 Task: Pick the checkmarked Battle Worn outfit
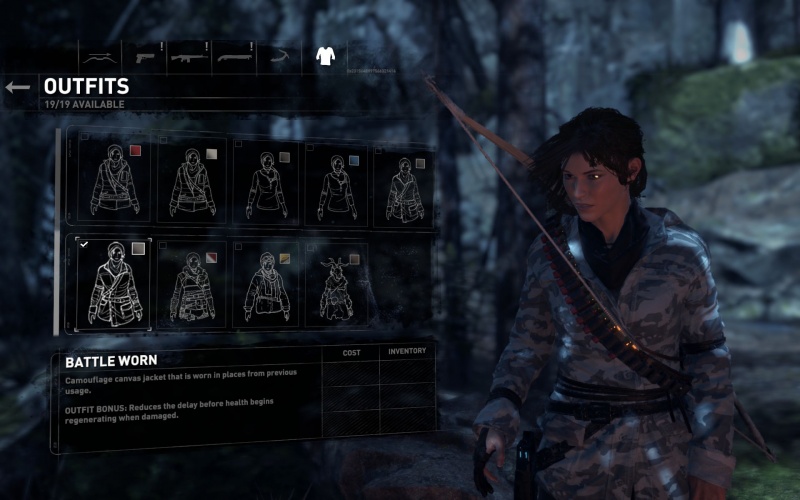click(113, 282)
